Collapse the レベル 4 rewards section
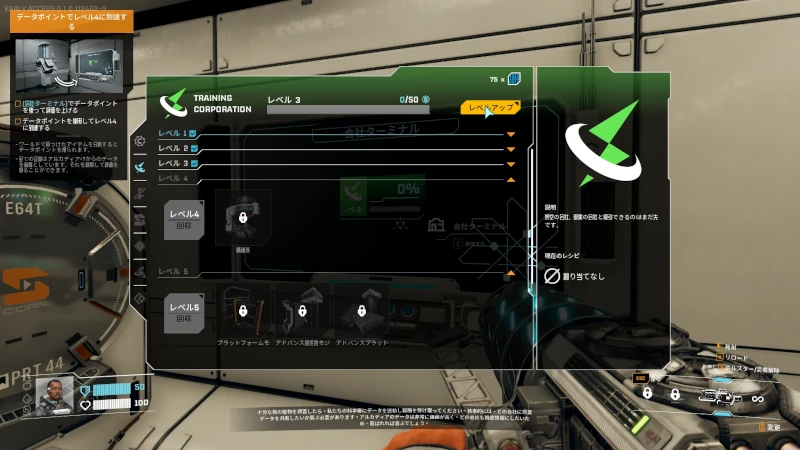The width and height of the screenshot is (800, 450). click(x=511, y=179)
